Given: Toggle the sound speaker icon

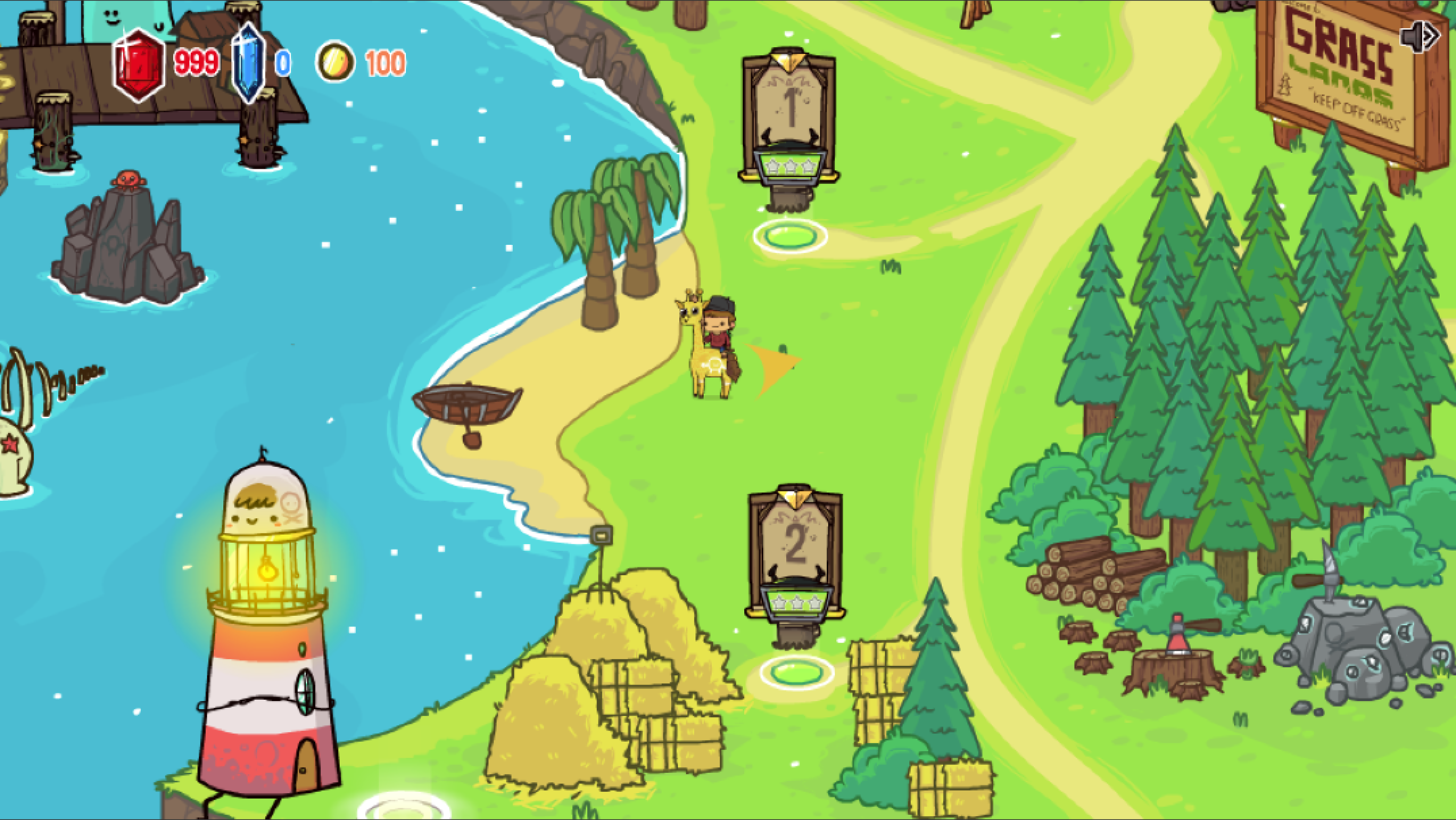Looking at the screenshot, I should 1420,36.
